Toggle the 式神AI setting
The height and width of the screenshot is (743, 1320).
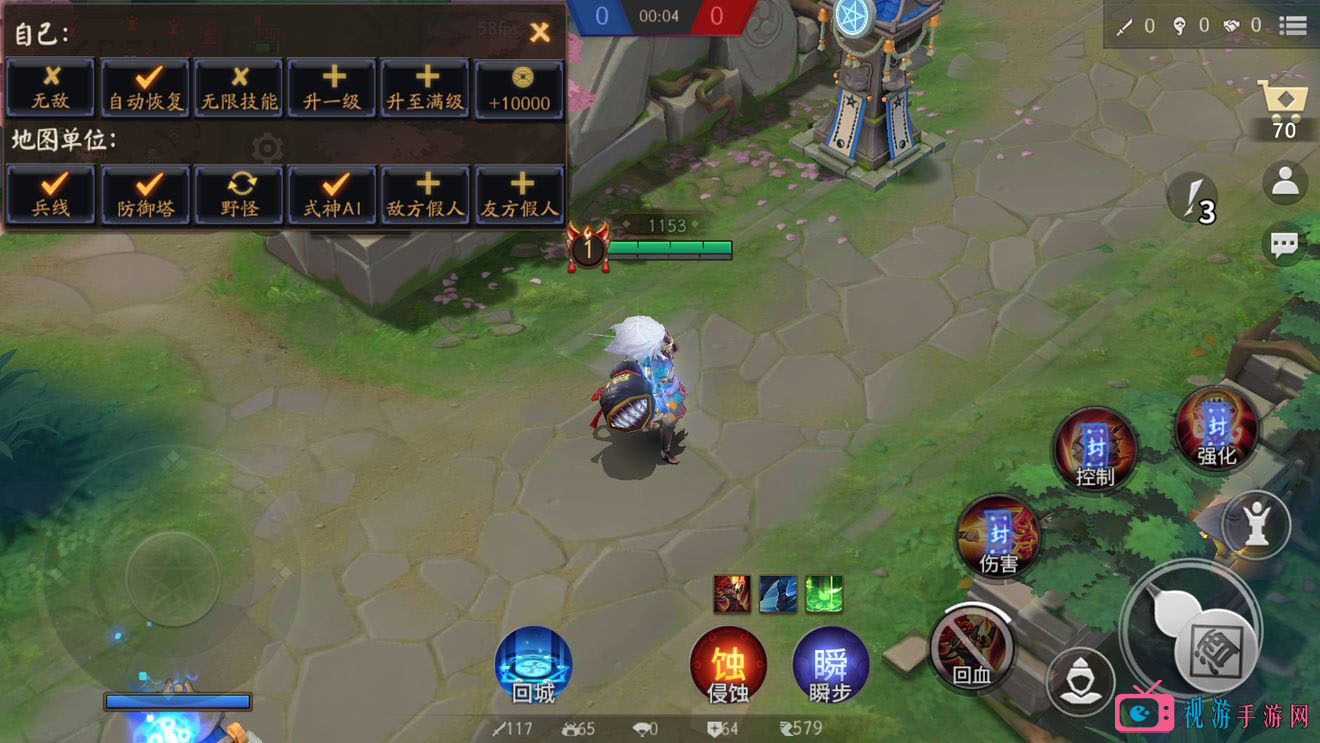tap(332, 195)
